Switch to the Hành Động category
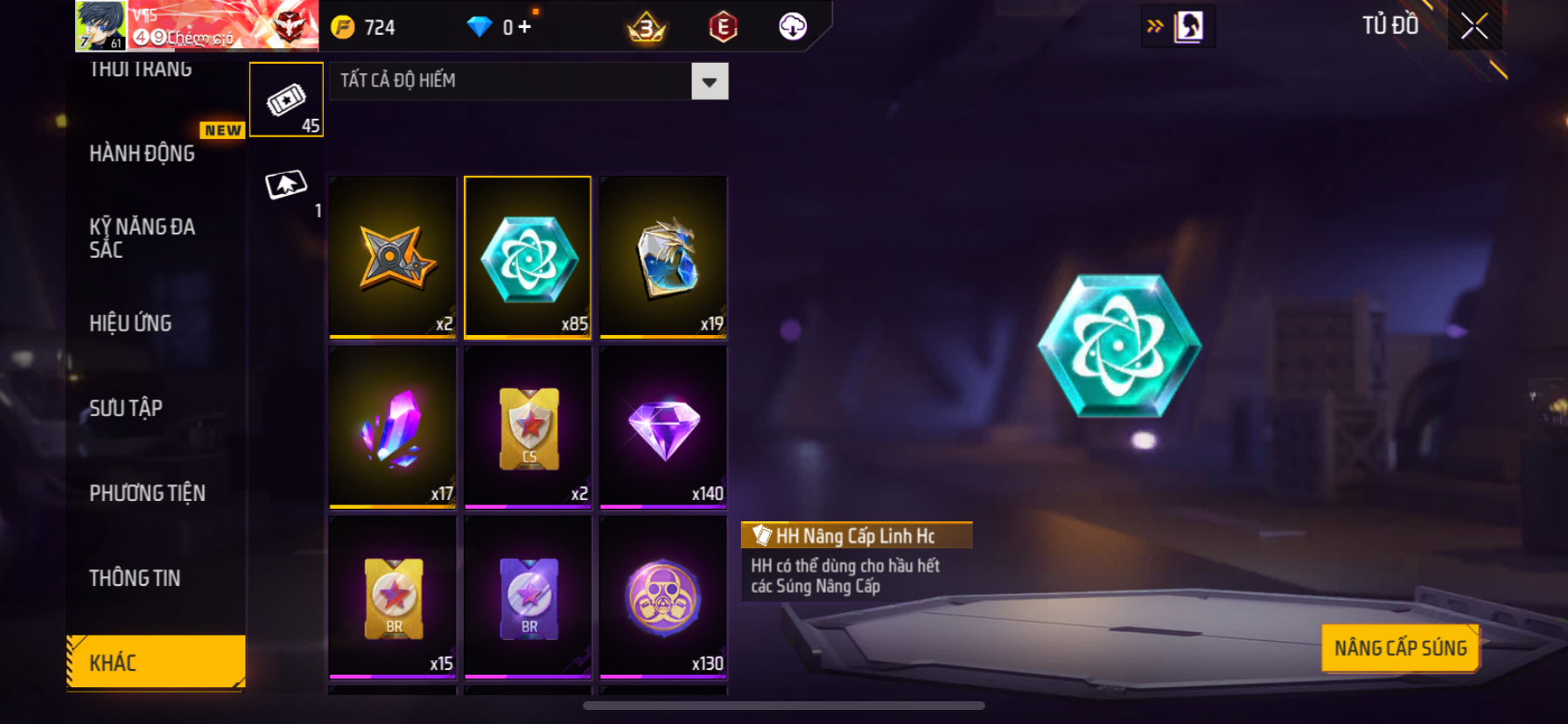1568x724 pixels. [143, 154]
